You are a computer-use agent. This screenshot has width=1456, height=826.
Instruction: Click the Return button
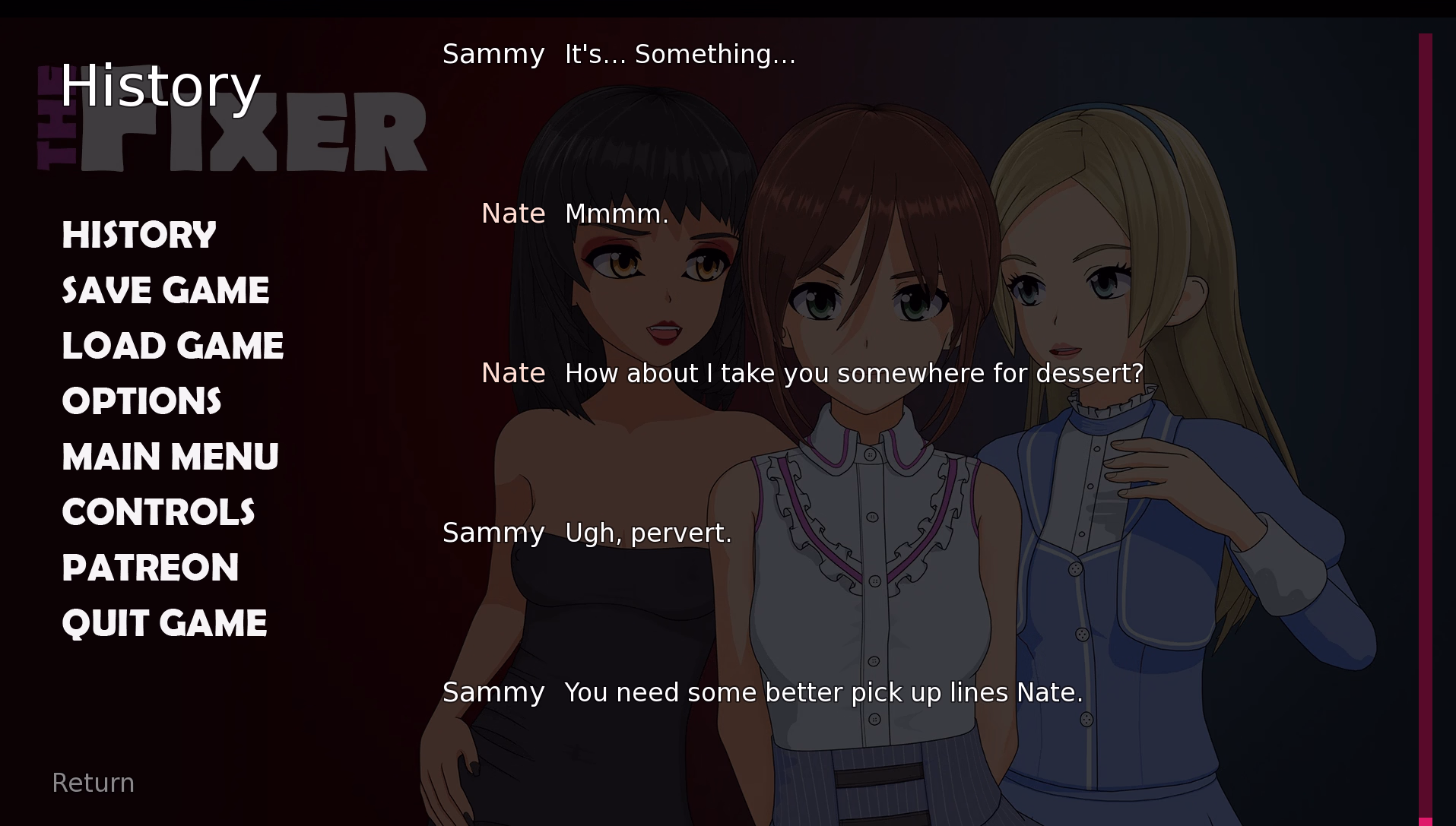93,783
